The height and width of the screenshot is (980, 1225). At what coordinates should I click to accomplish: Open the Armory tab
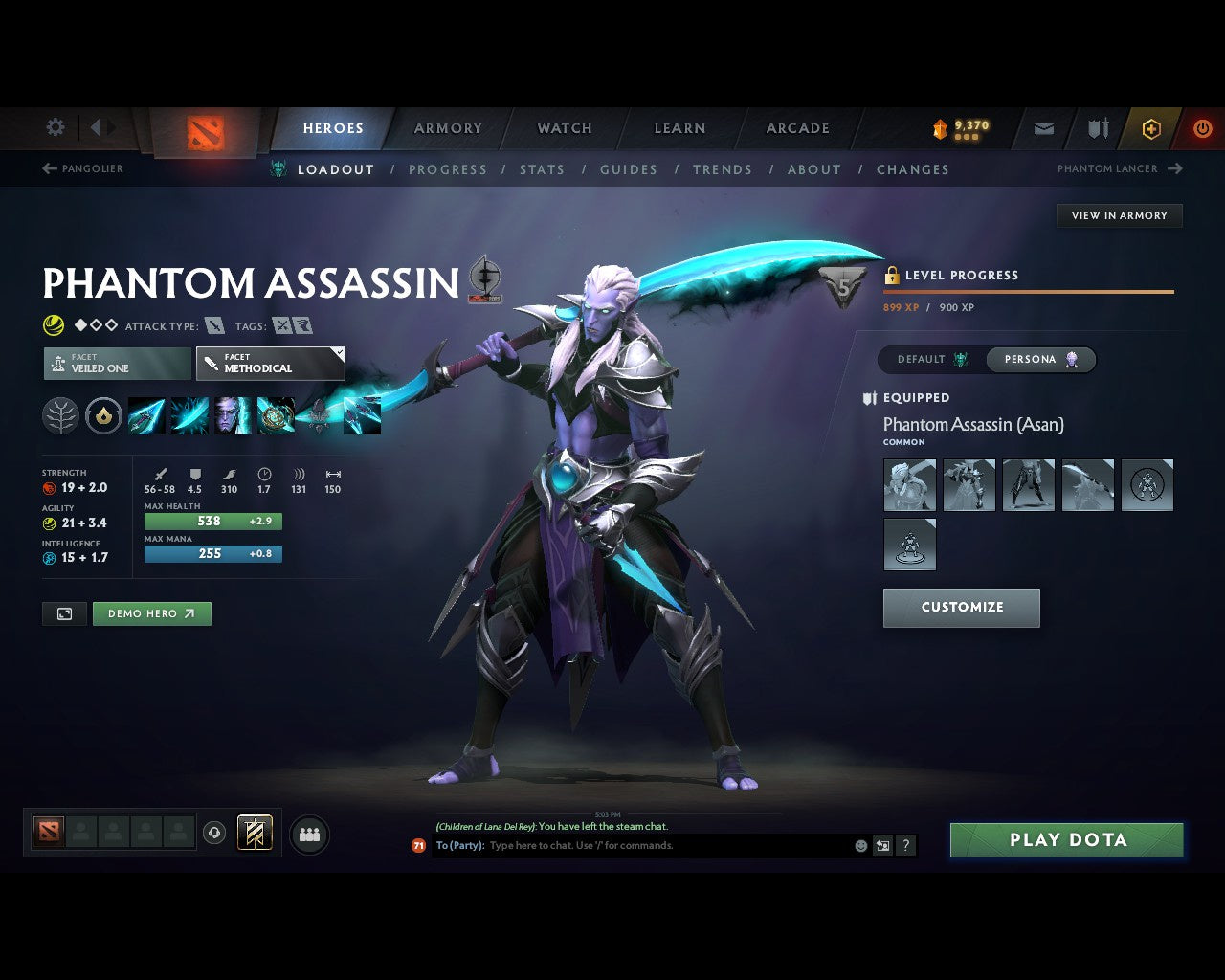point(448,128)
